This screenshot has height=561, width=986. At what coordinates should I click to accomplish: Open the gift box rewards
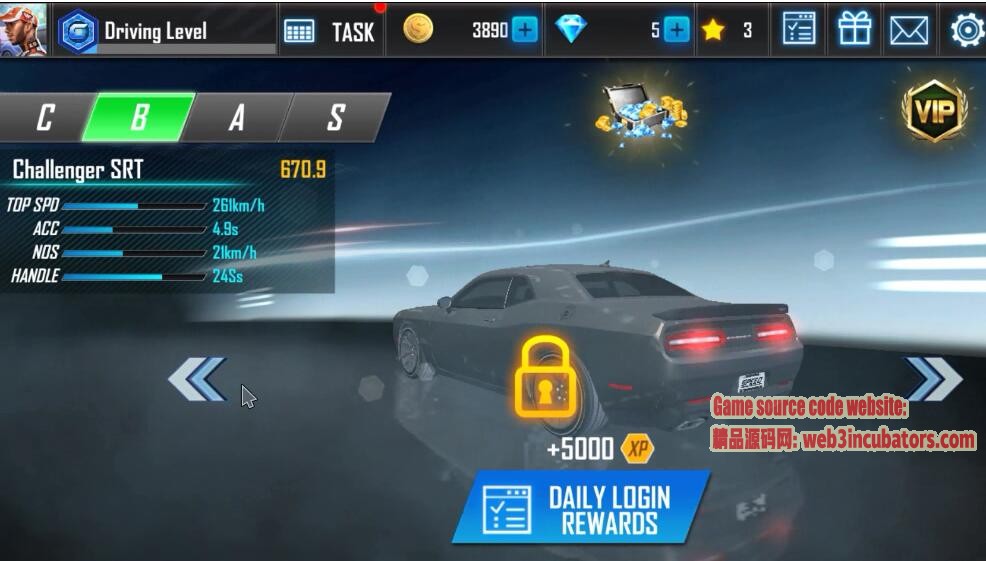(x=854, y=30)
